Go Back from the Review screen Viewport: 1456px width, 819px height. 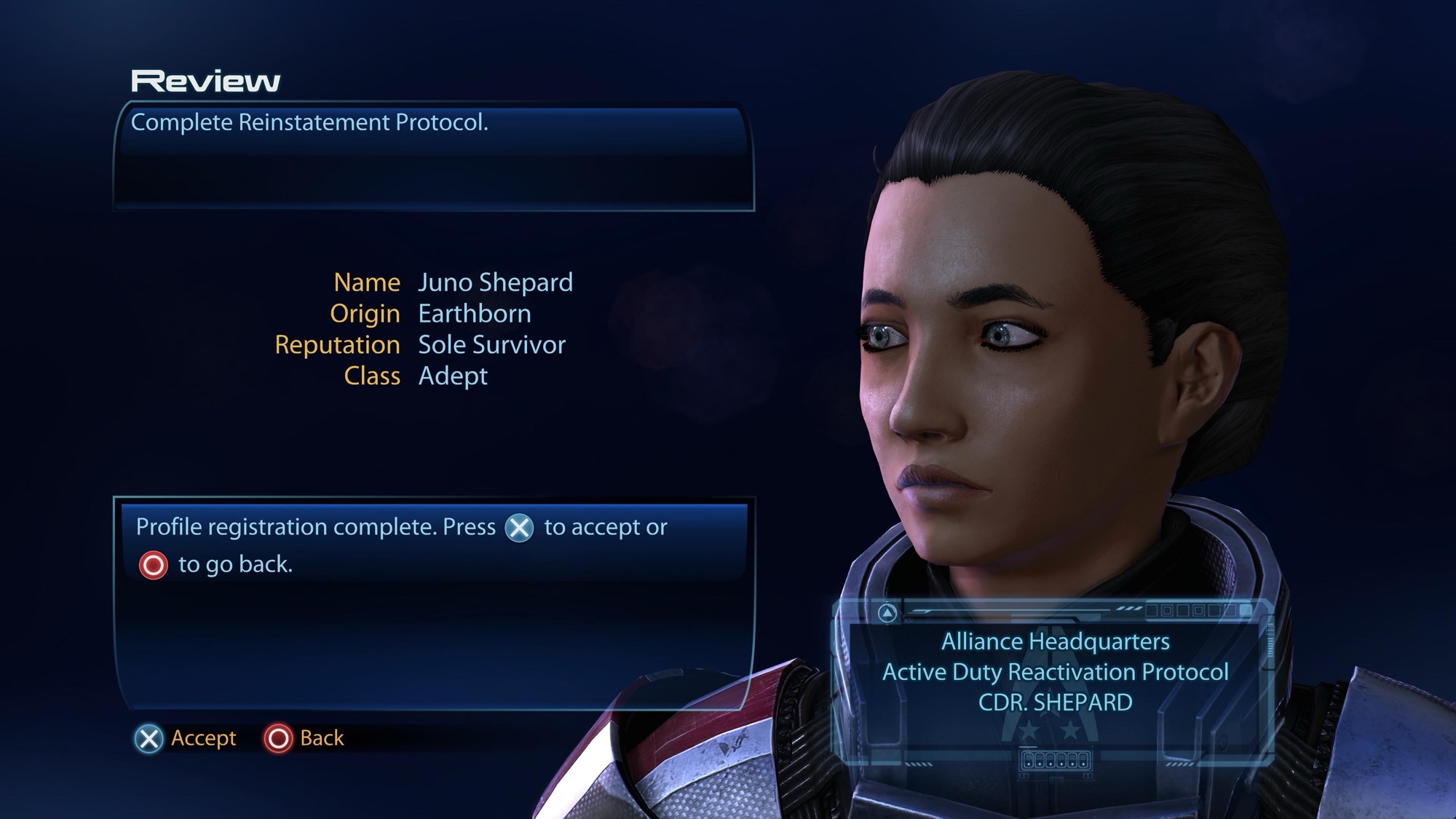[304, 738]
